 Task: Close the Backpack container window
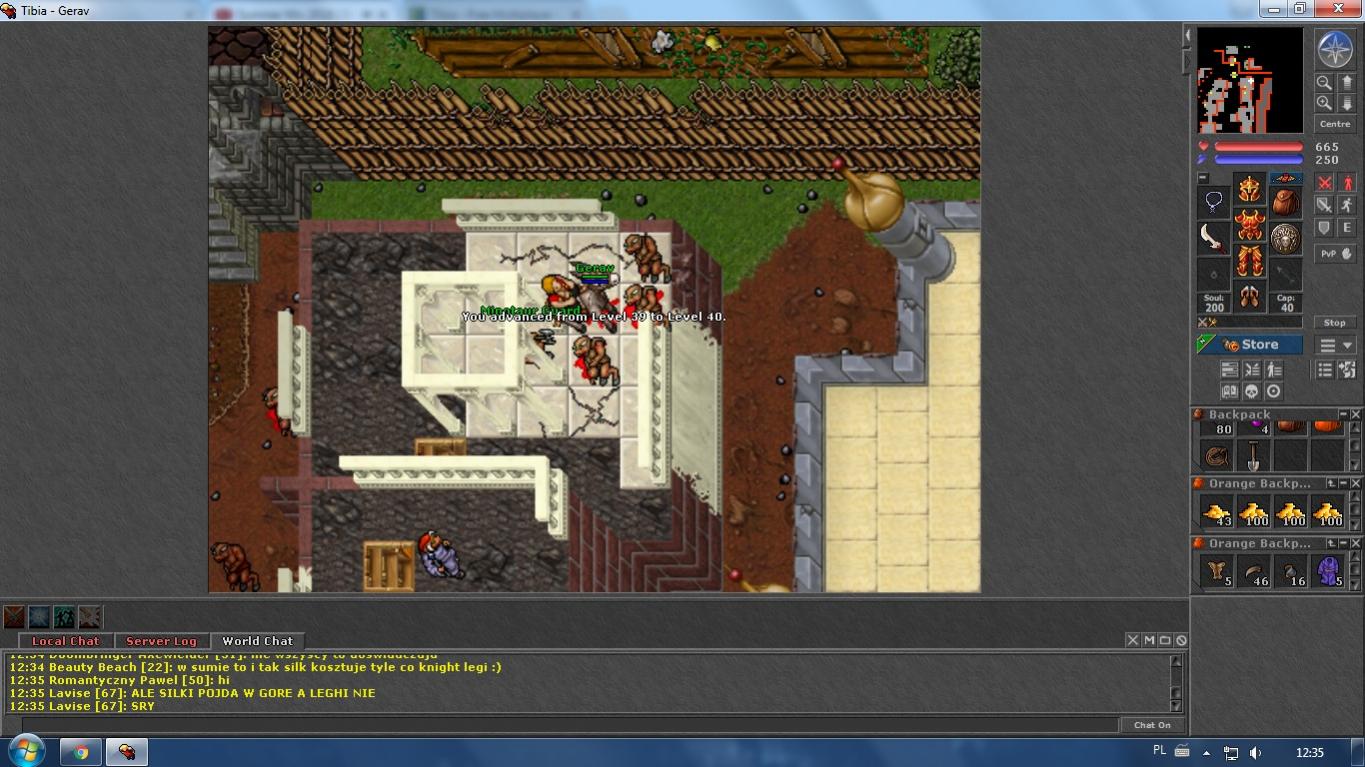tap(1356, 415)
